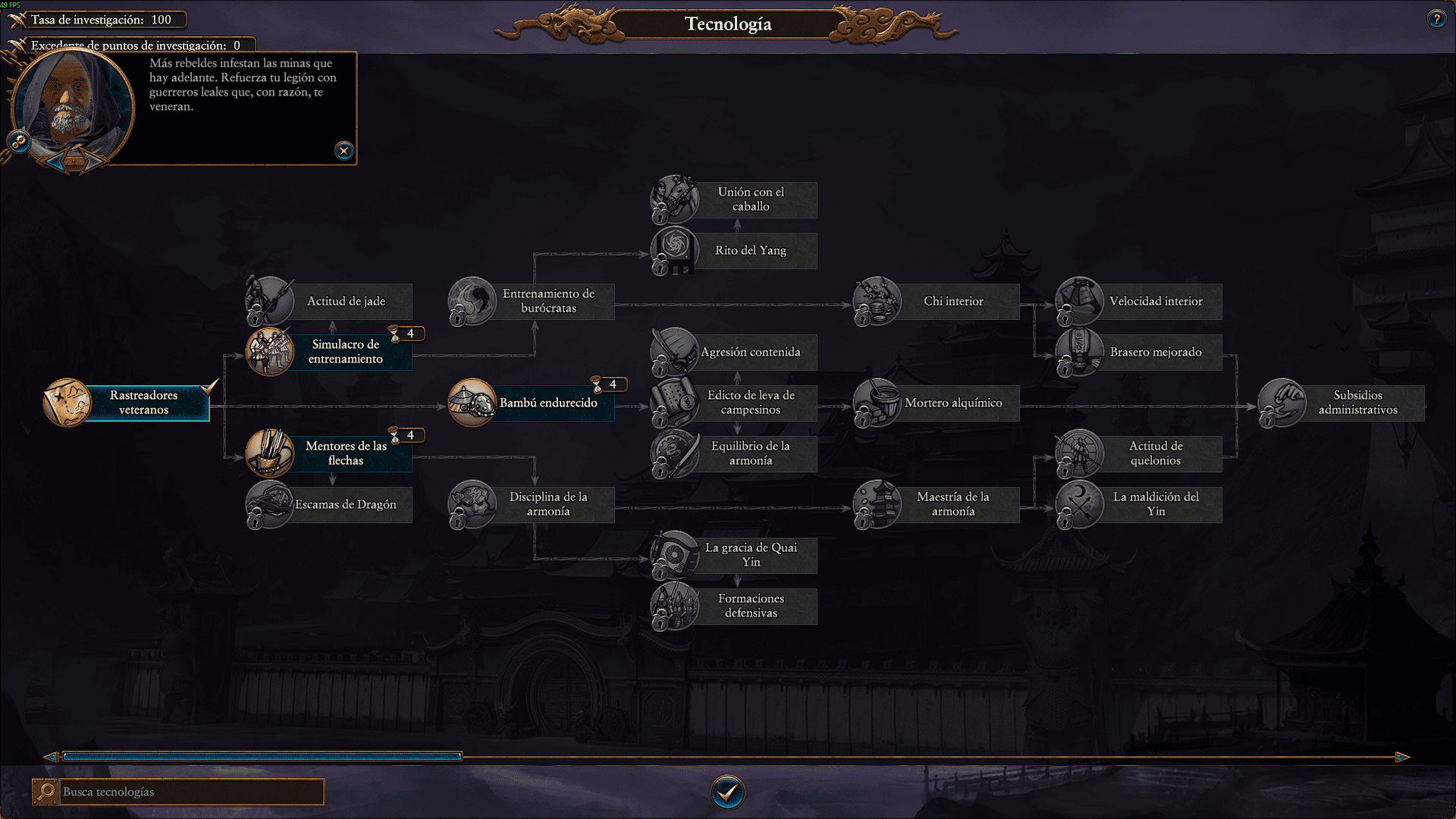Open advisor settings gear icon
The width and height of the screenshot is (1456, 819).
click(x=19, y=141)
